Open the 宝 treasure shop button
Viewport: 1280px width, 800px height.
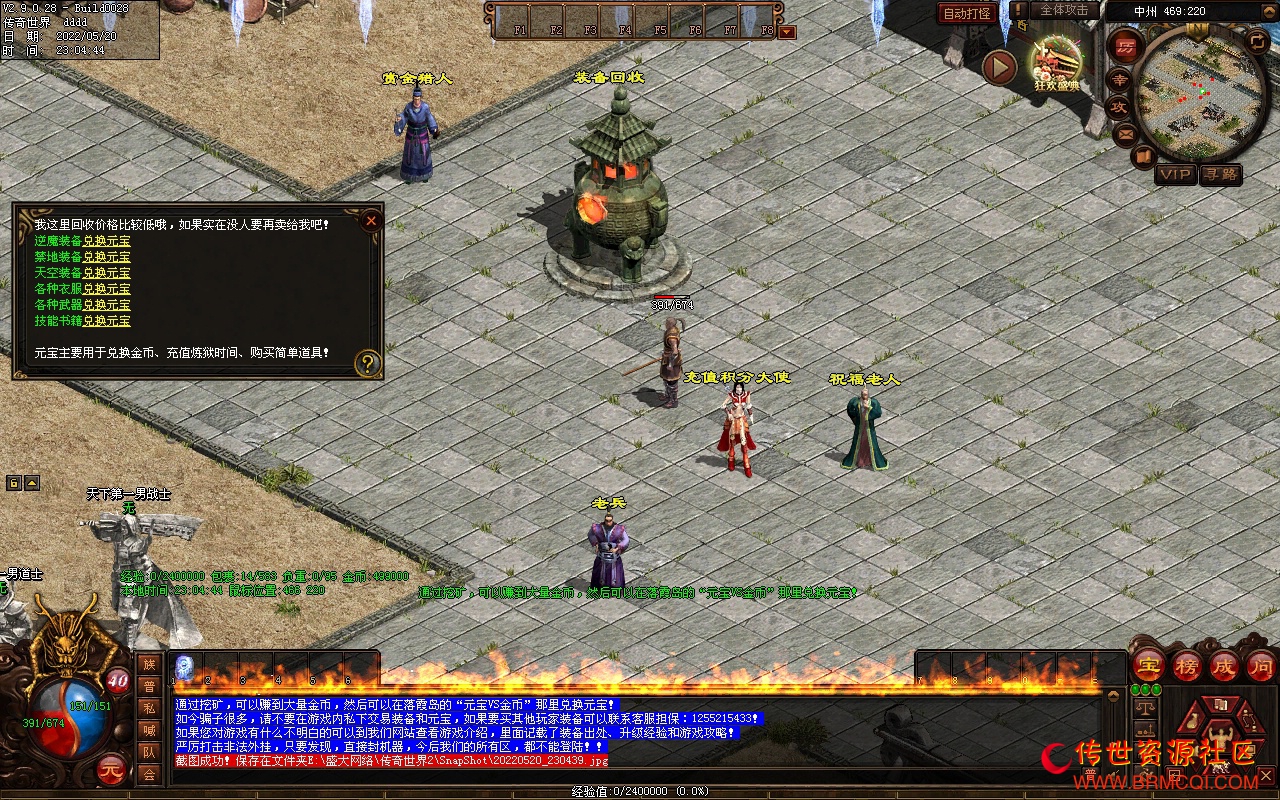click(1148, 665)
